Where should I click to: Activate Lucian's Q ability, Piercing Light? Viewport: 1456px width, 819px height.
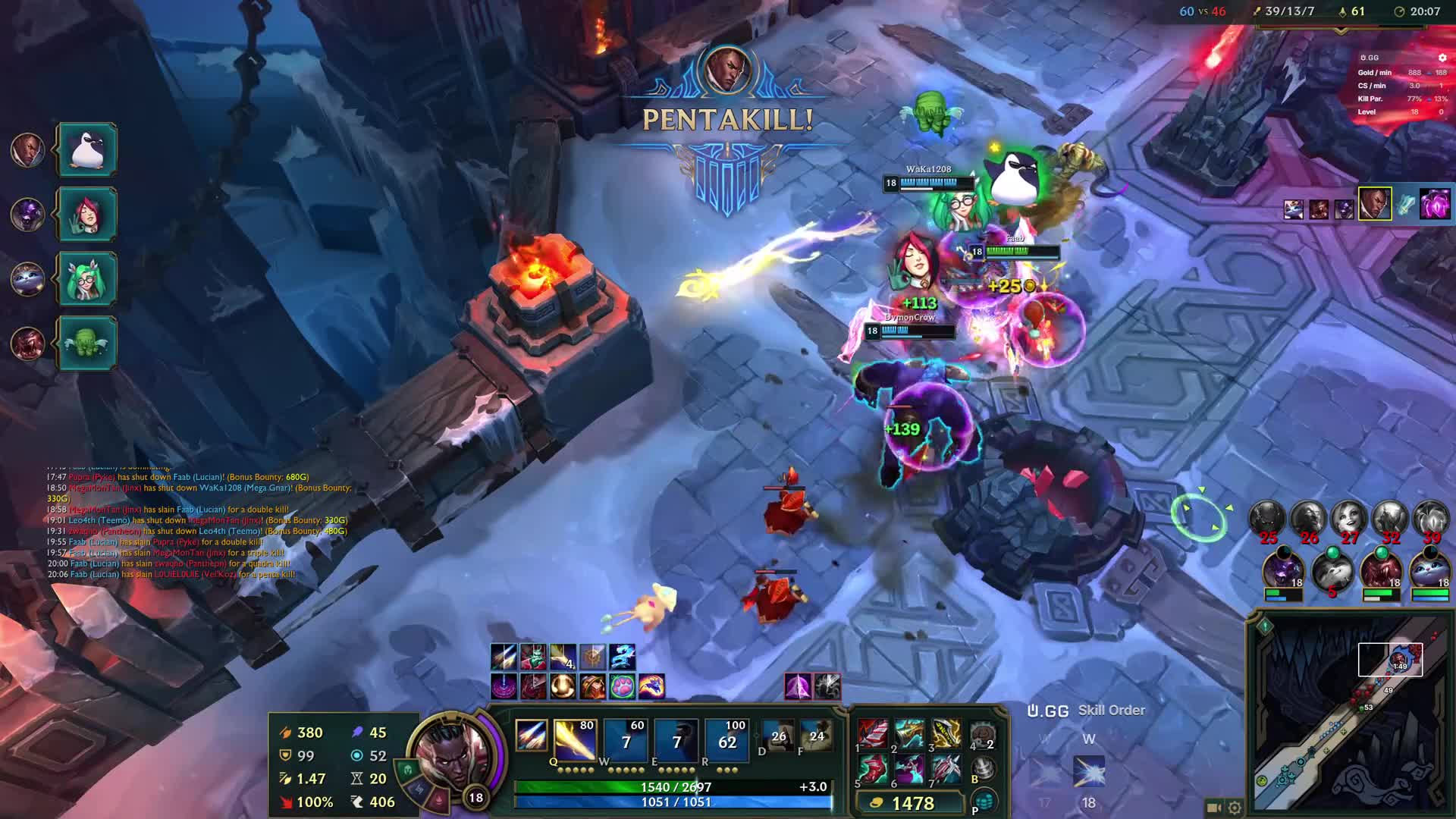click(x=574, y=739)
